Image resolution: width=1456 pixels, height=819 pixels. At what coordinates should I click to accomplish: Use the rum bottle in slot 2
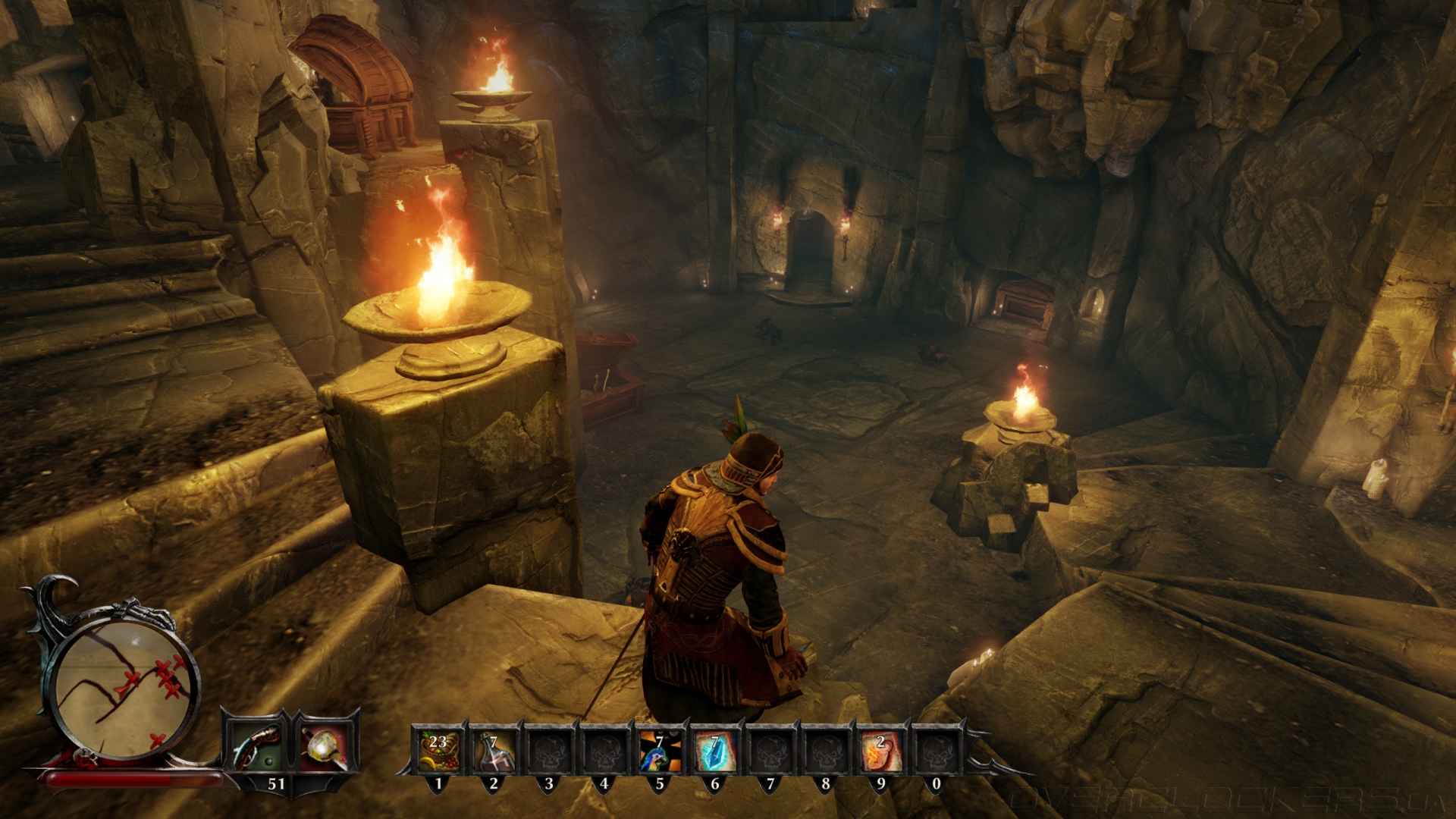(494, 750)
